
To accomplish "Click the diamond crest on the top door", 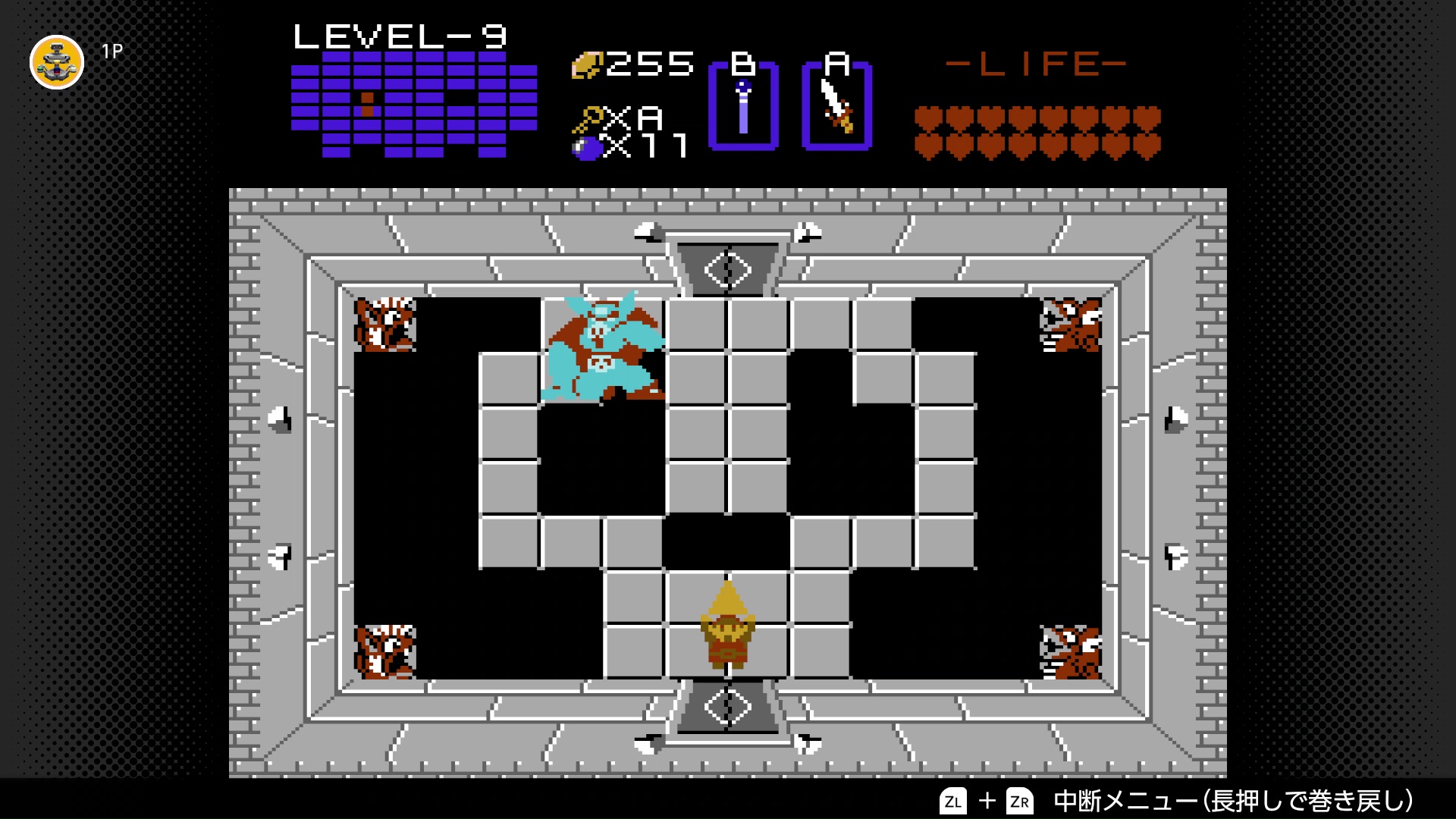I will click(x=727, y=269).
